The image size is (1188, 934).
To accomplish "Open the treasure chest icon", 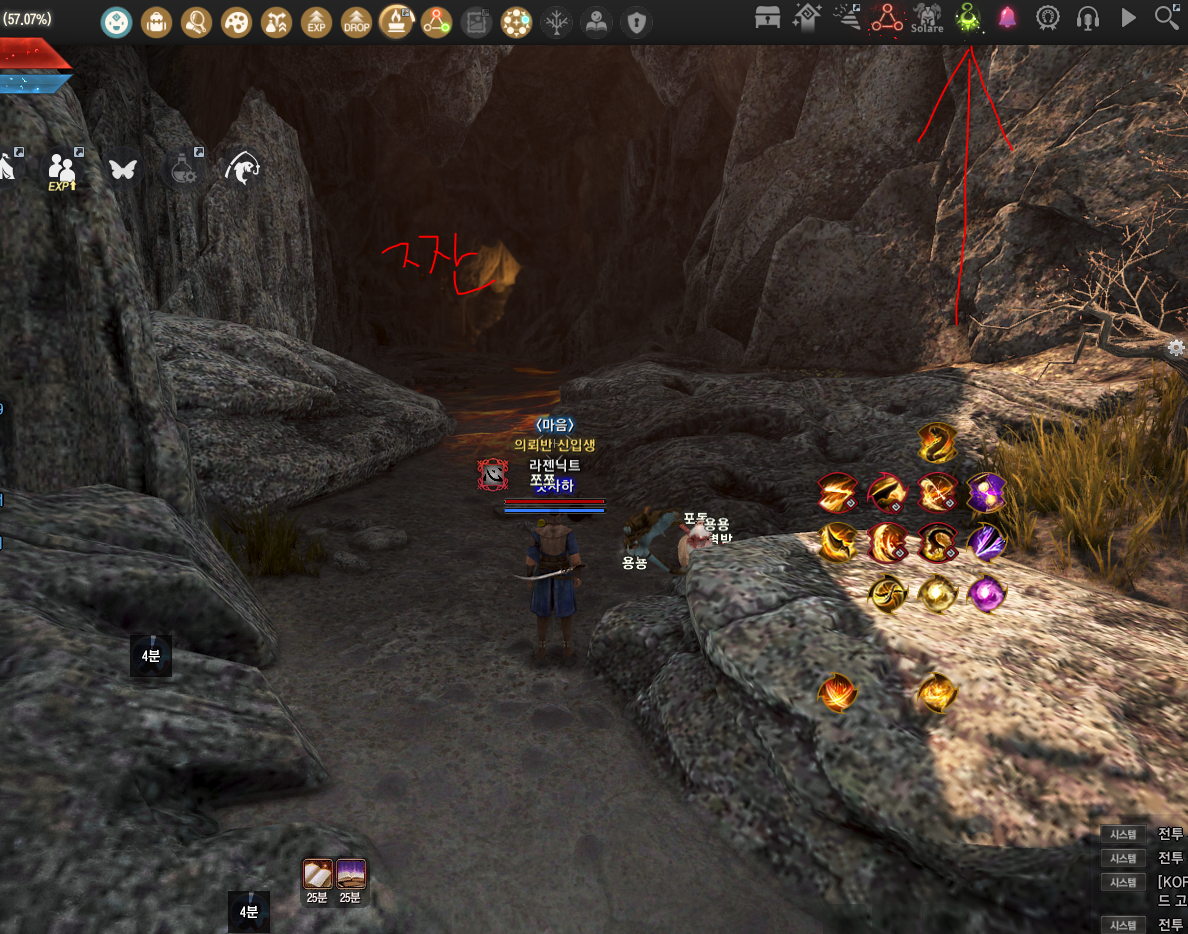I will click(767, 18).
